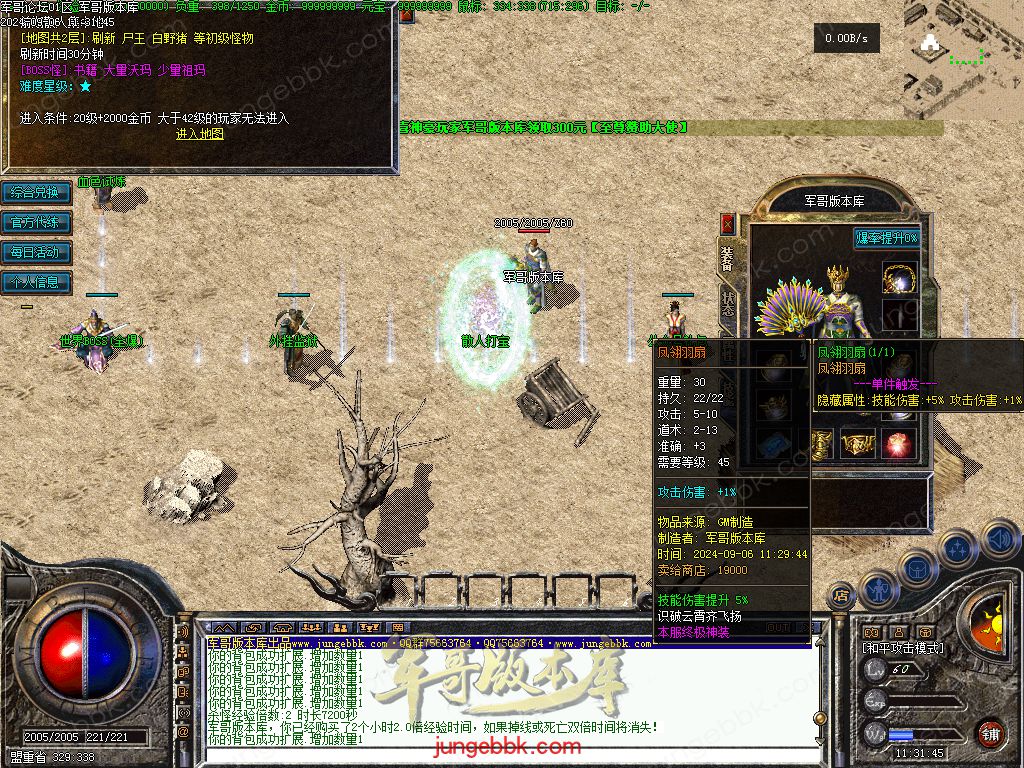Select the glowing necklace equipment slot
The image size is (1024, 768).
point(900,279)
